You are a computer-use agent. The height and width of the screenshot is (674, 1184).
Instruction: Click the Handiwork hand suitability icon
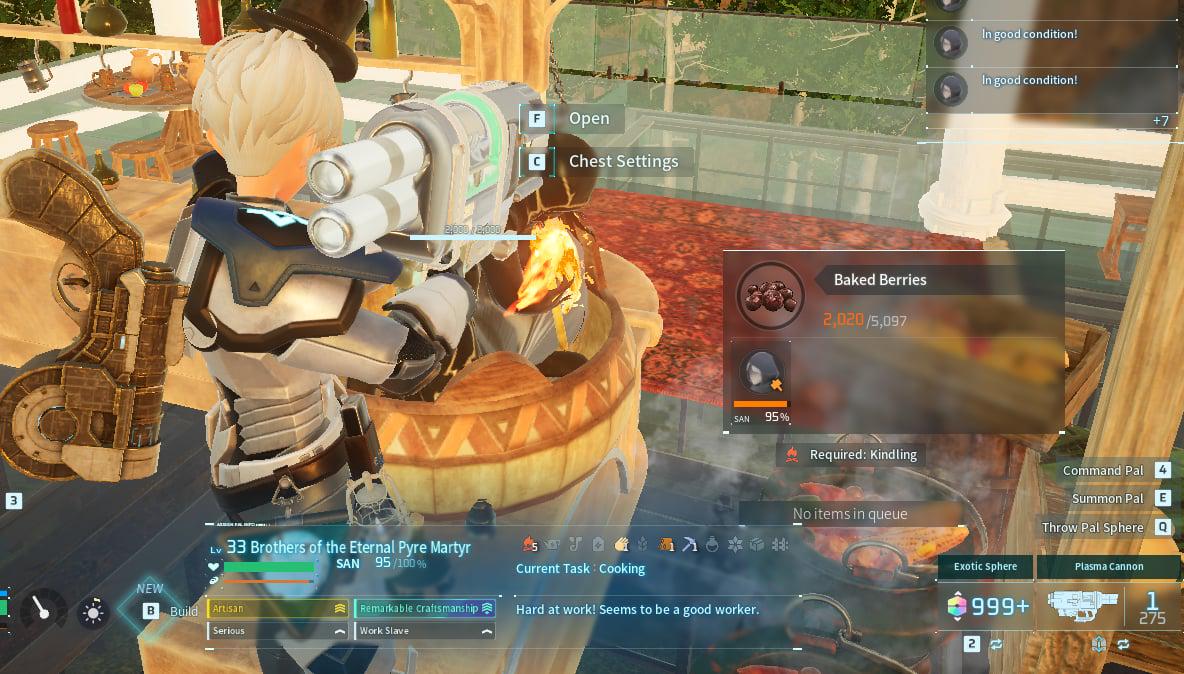[x=621, y=544]
